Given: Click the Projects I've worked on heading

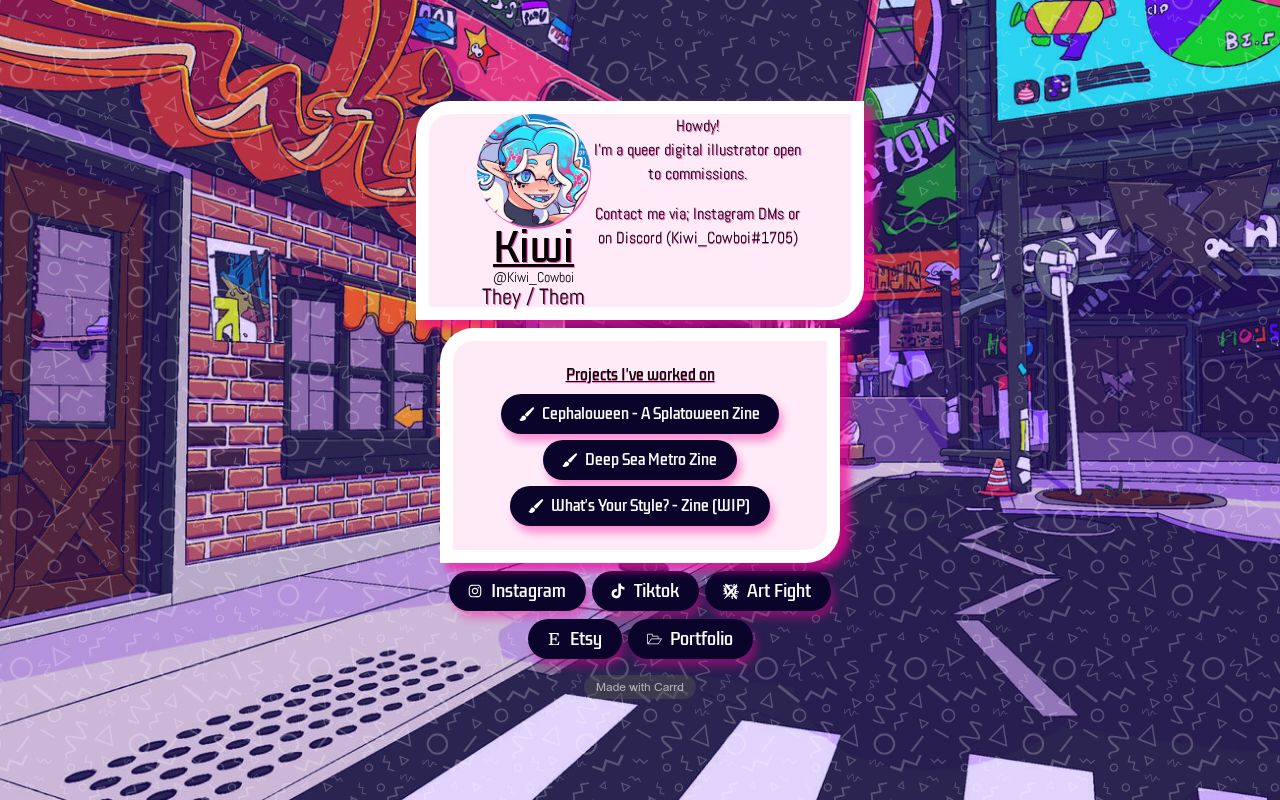Looking at the screenshot, I should (x=640, y=375).
